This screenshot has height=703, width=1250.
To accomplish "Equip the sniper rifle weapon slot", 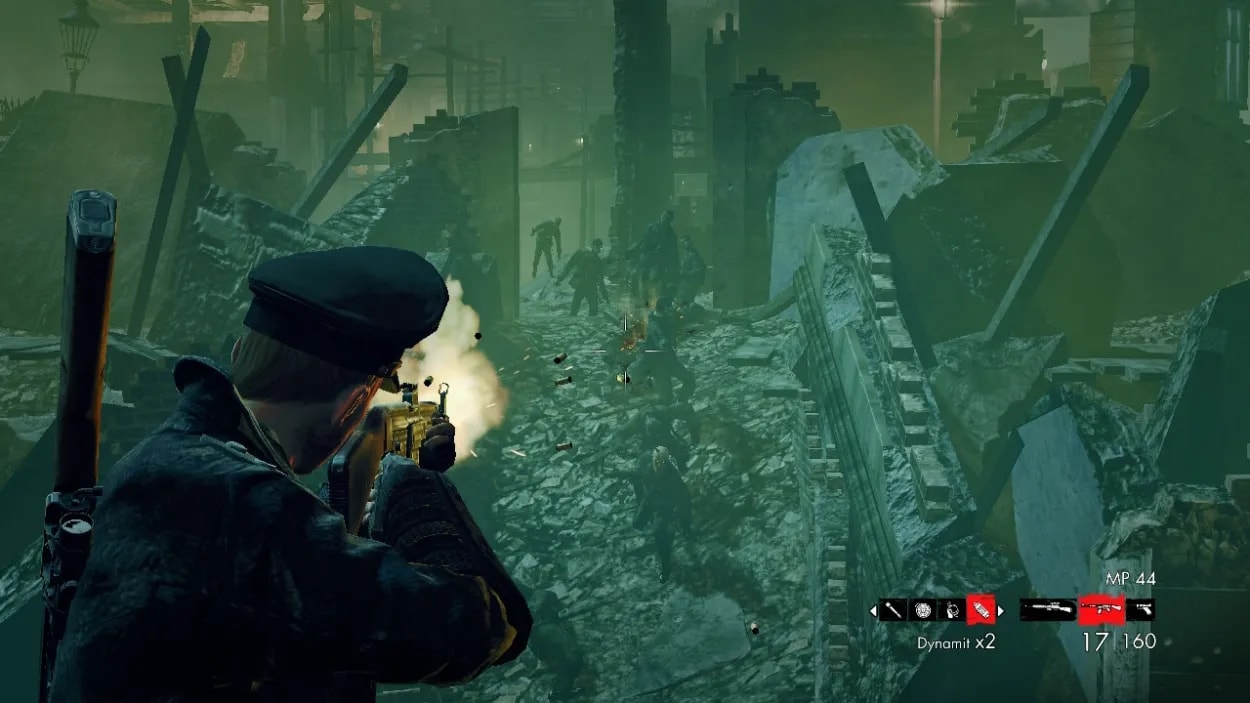I will coord(1047,610).
